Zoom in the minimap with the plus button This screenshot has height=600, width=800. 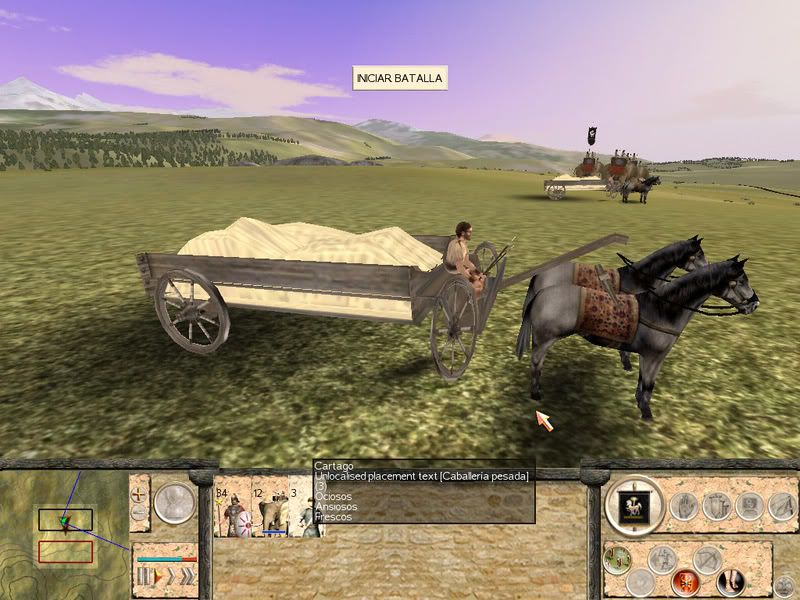point(140,493)
